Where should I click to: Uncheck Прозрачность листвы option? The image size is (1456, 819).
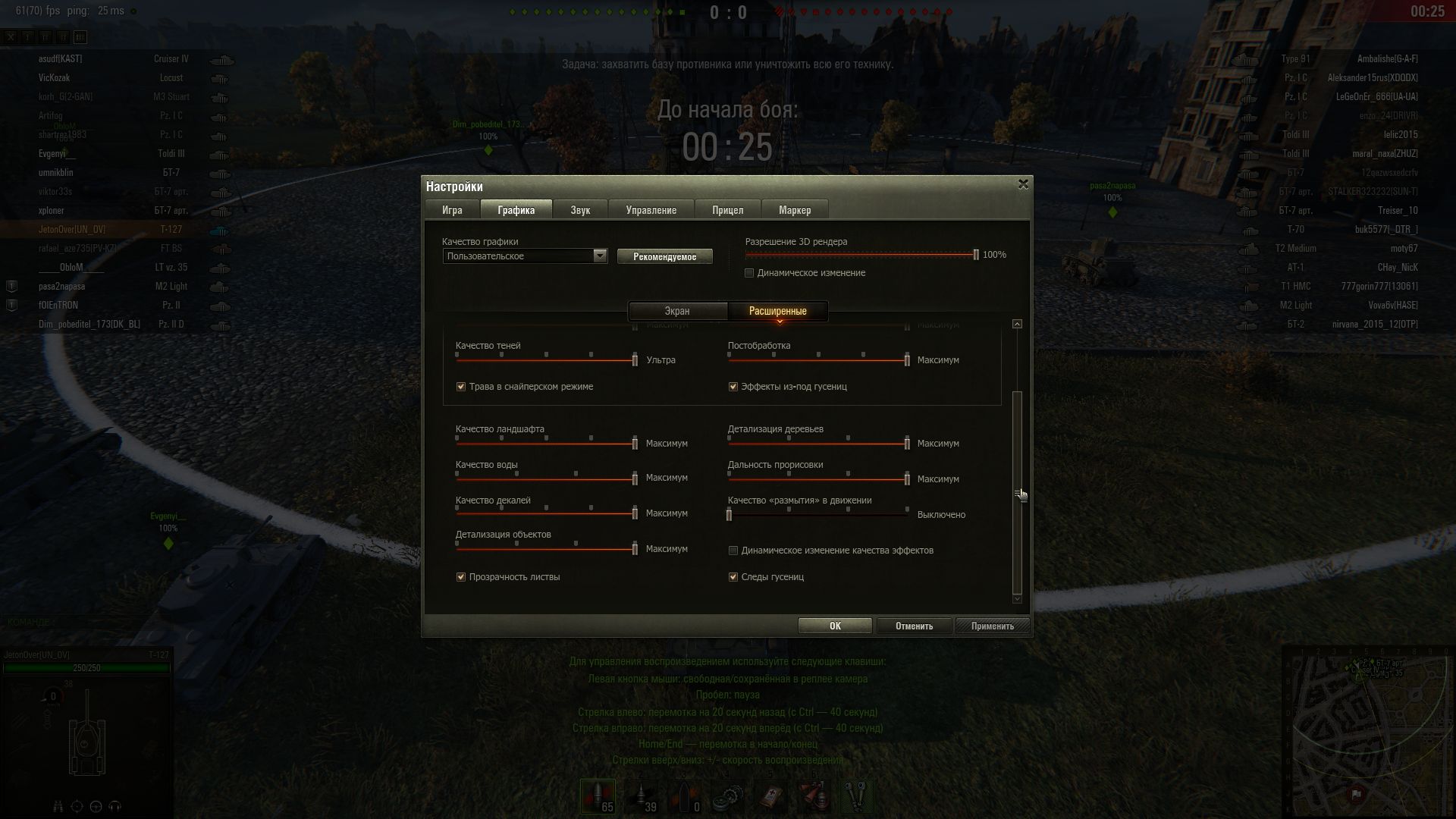[461, 577]
